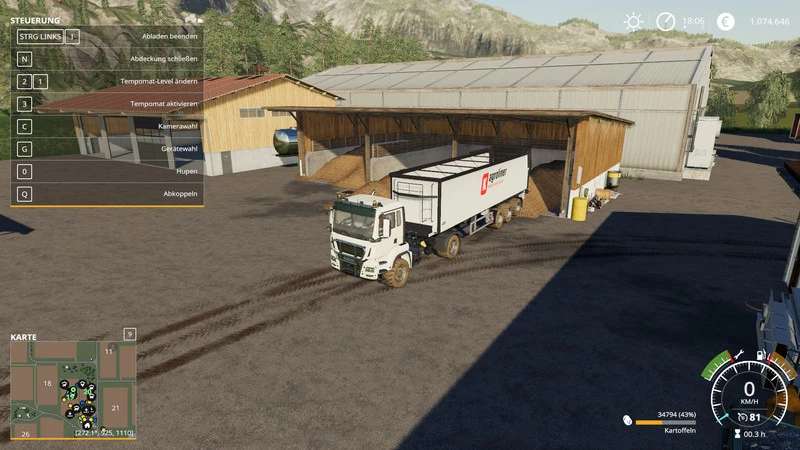This screenshot has height=450, width=800.
Task: Click the sun weather icon
Action: pos(633,22)
